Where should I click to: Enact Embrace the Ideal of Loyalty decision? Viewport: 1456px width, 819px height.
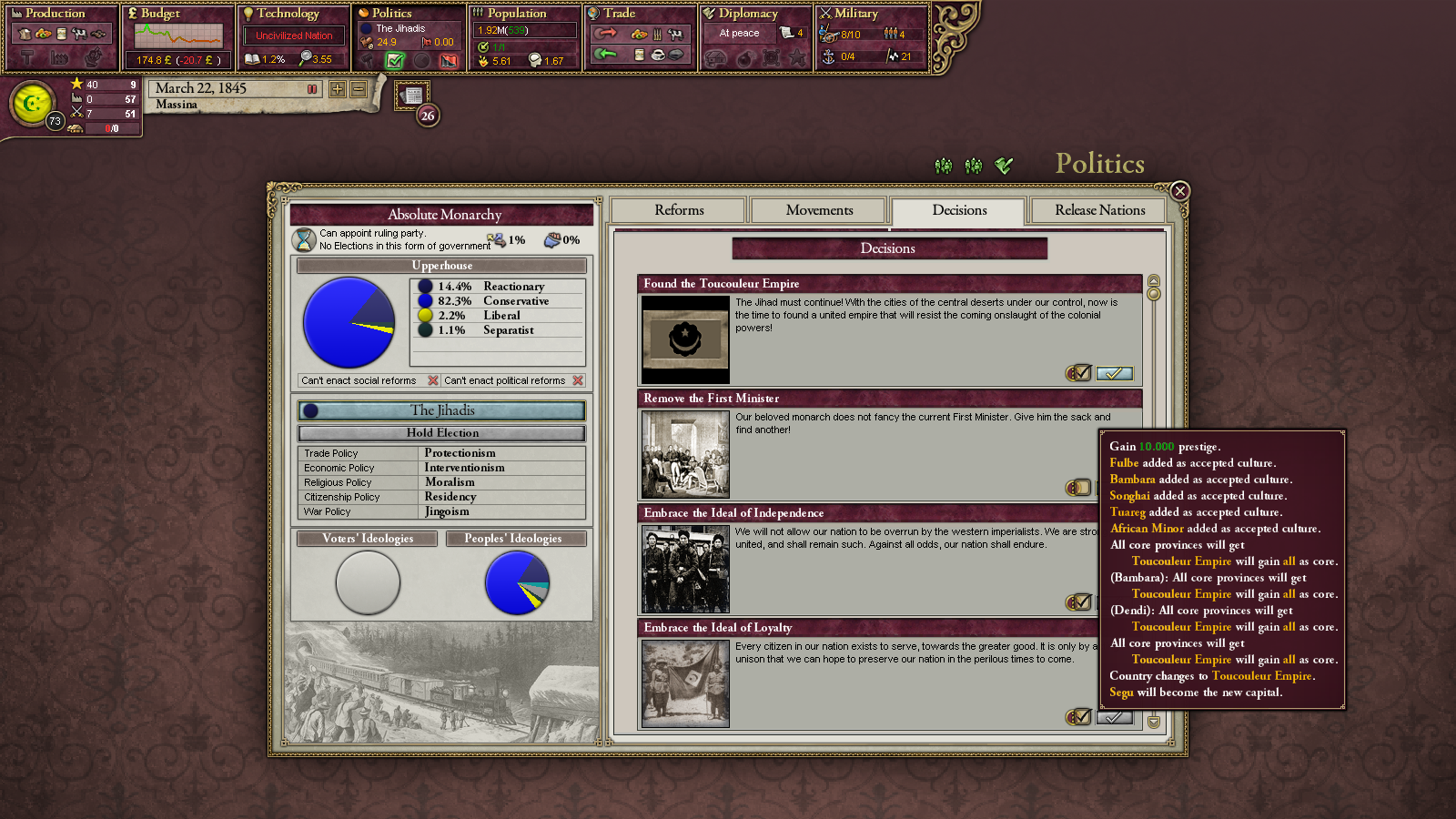click(1114, 717)
